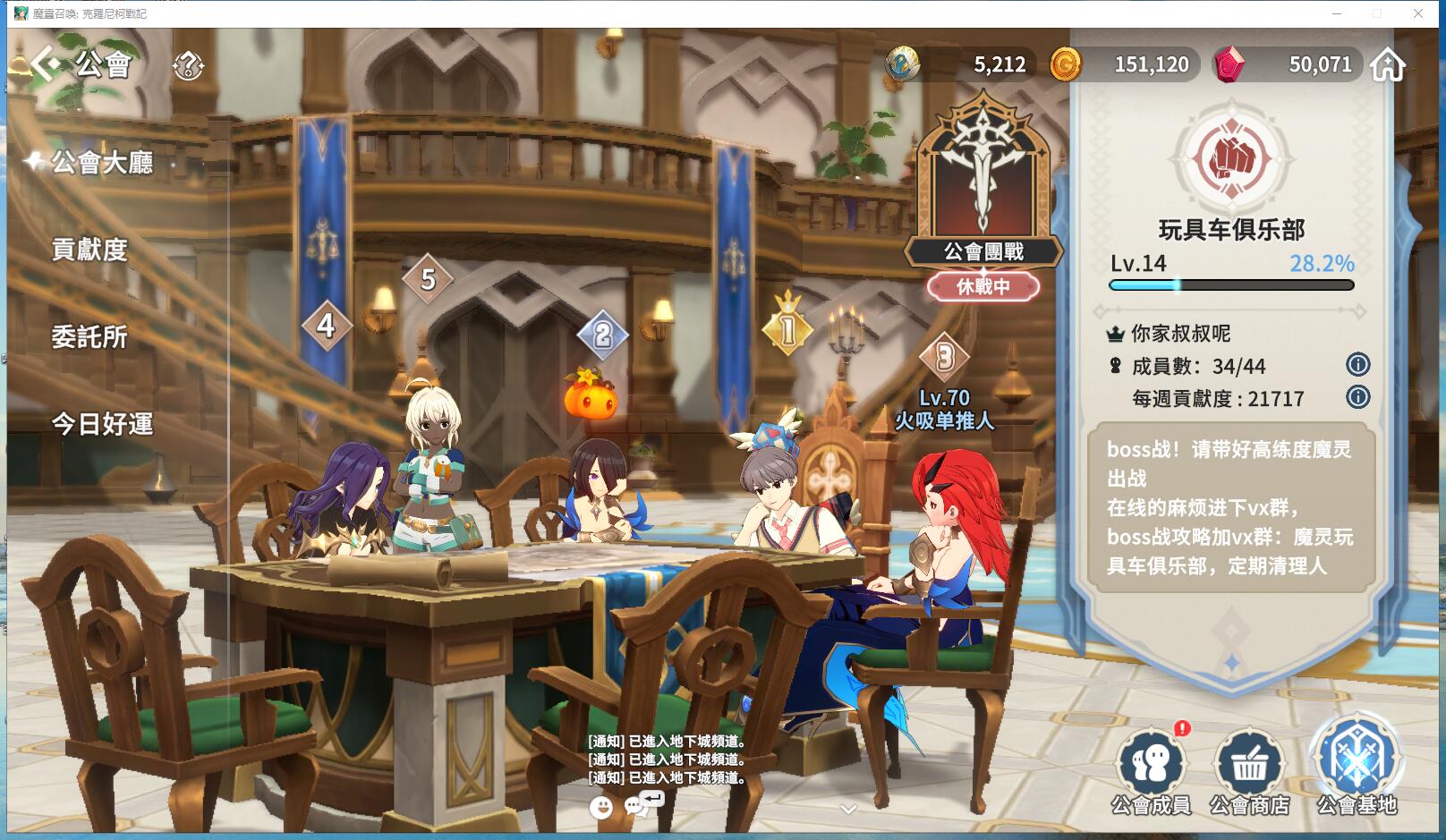
Task: Open the 委託所 menu entry
Action: click(x=89, y=337)
